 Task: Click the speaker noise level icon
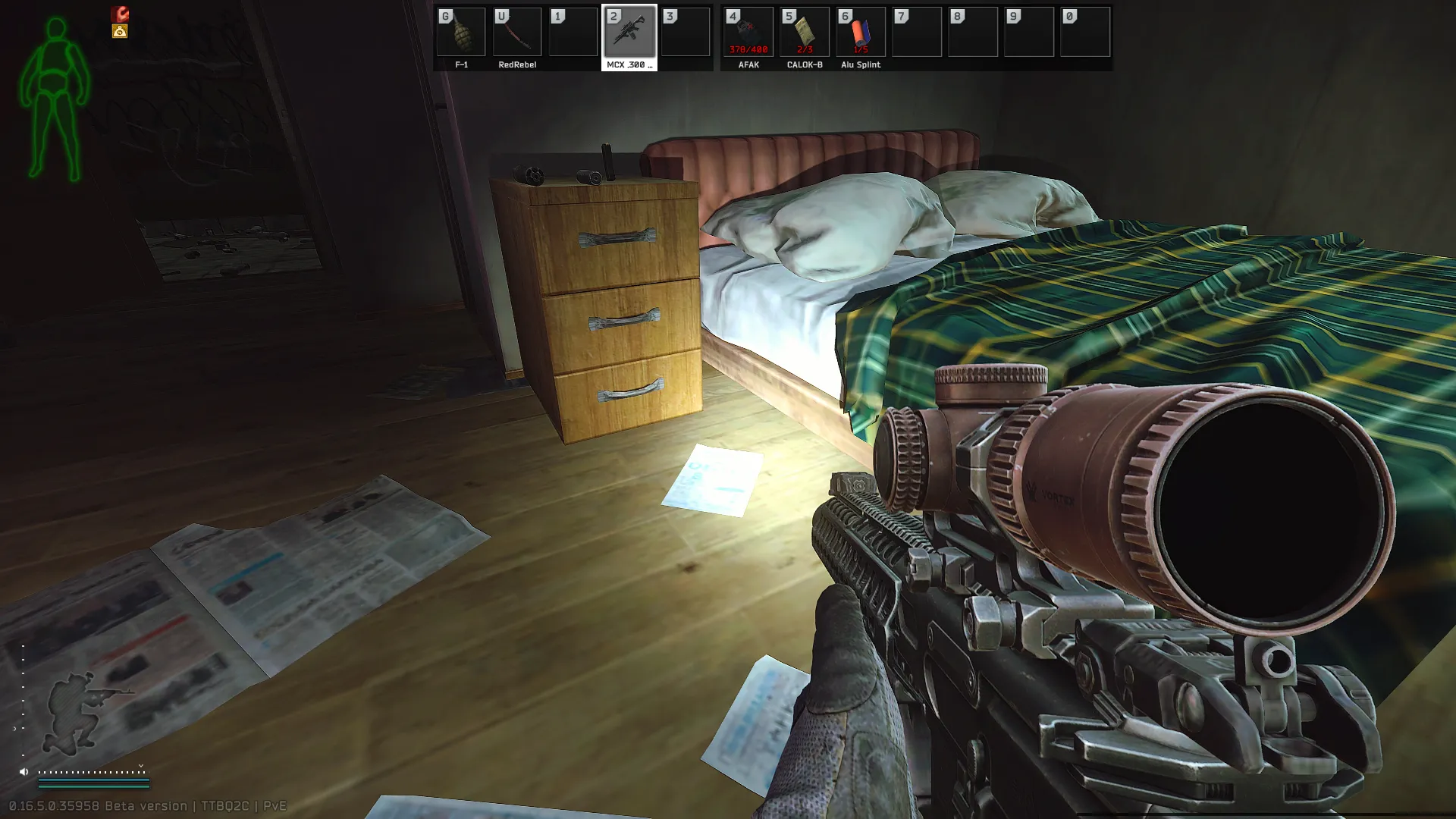24,772
